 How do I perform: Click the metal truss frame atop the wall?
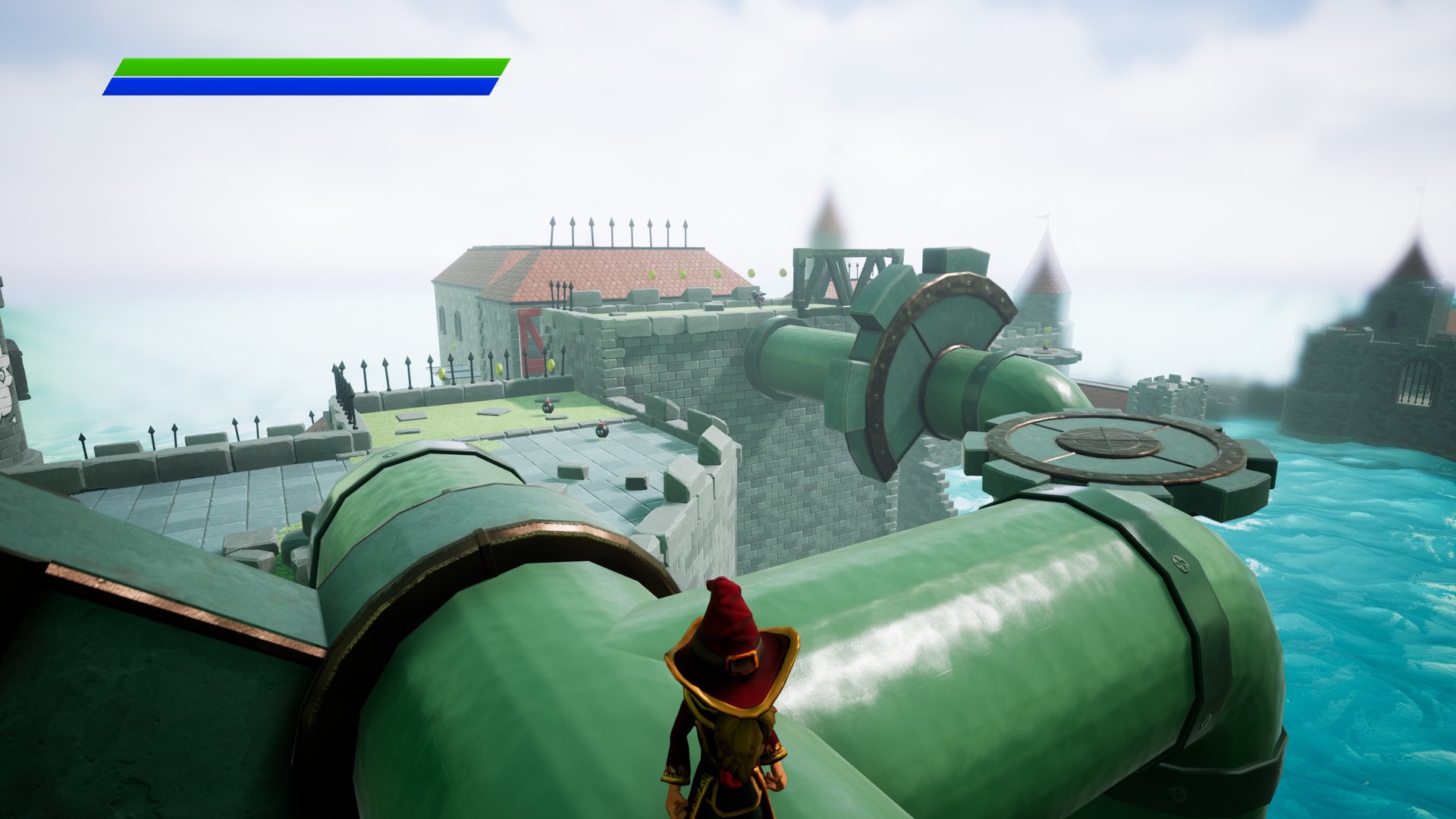(834, 273)
